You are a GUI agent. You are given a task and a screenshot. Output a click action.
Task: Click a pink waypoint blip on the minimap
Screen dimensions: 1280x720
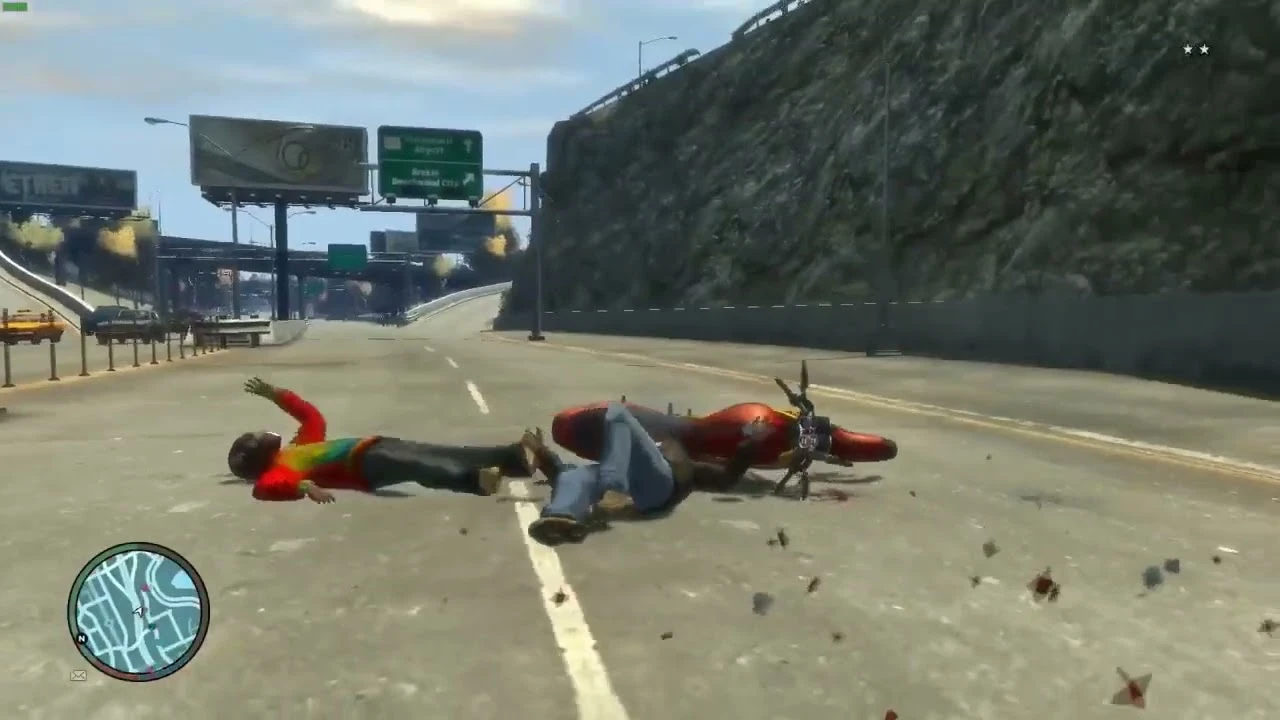pos(144,587)
